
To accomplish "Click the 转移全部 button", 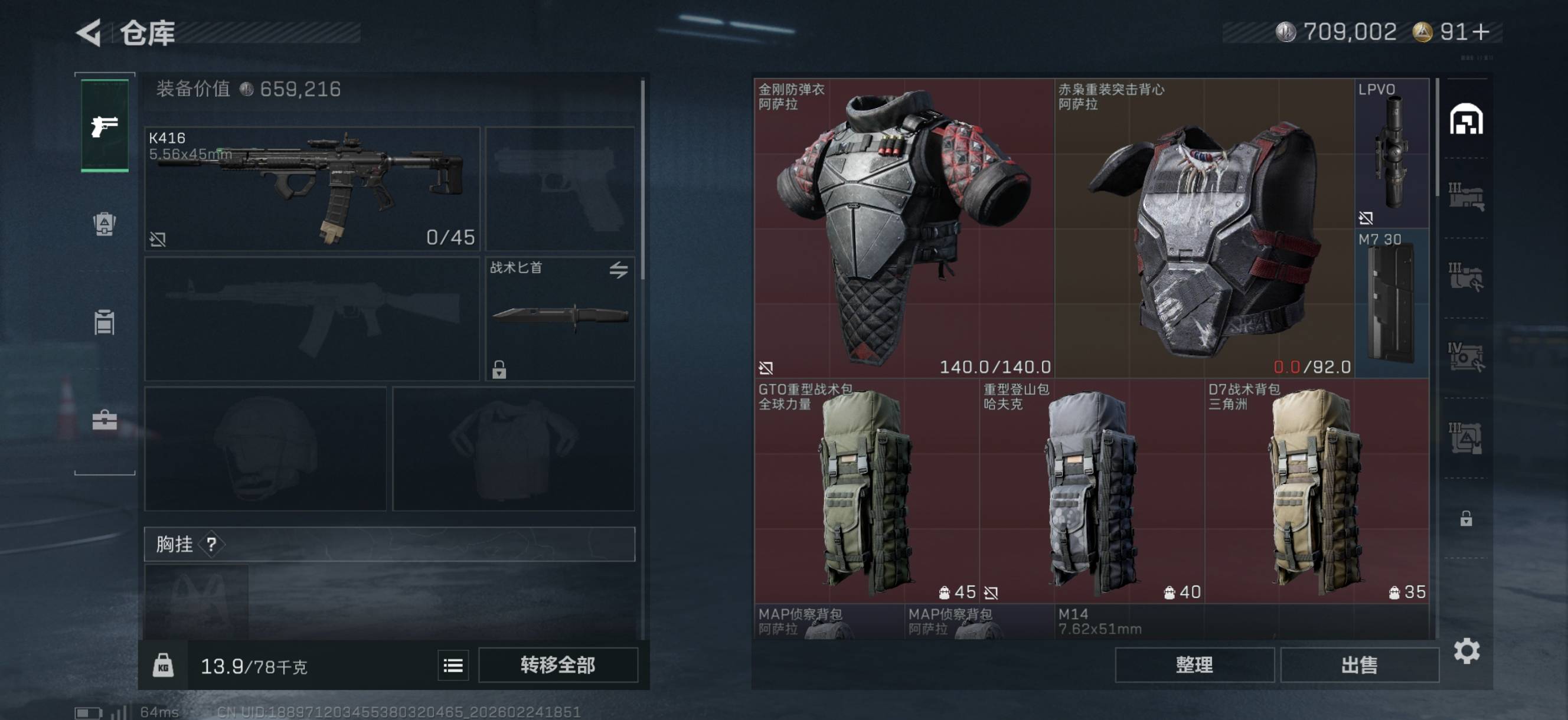I will pyautogui.click(x=557, y=665).
